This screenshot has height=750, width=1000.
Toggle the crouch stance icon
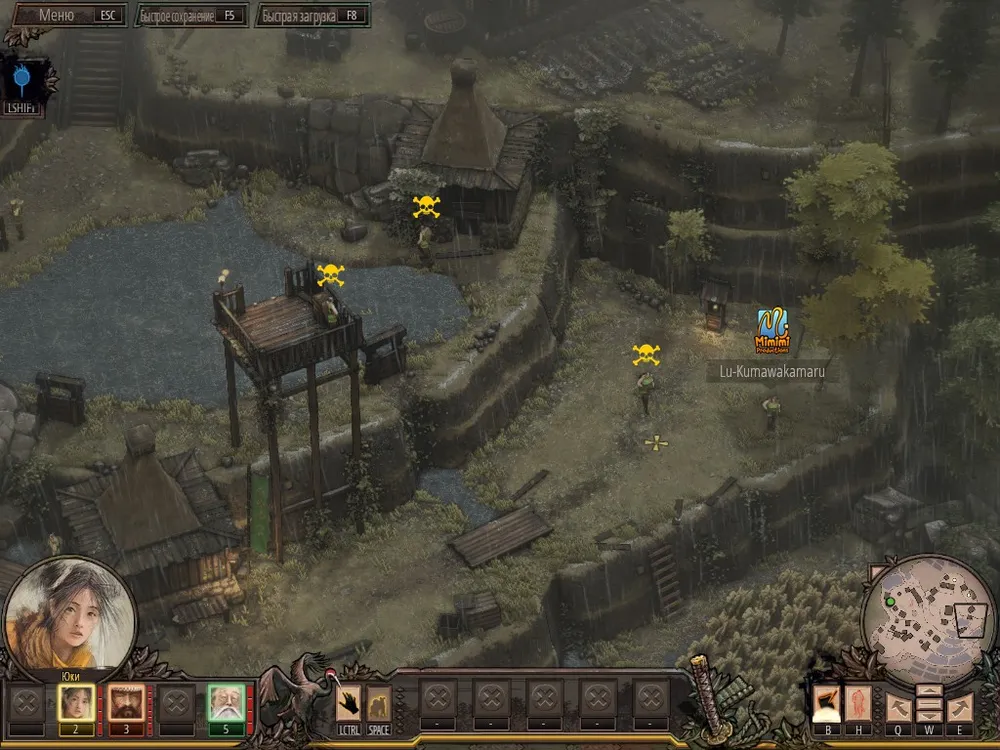coord(378,703)
